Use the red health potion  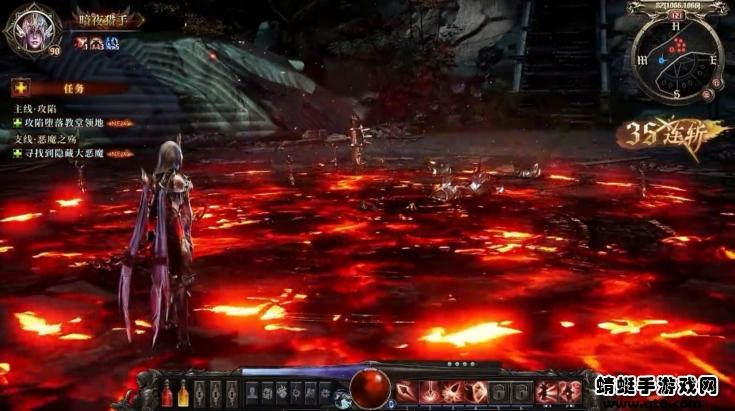tap(167, 393)
